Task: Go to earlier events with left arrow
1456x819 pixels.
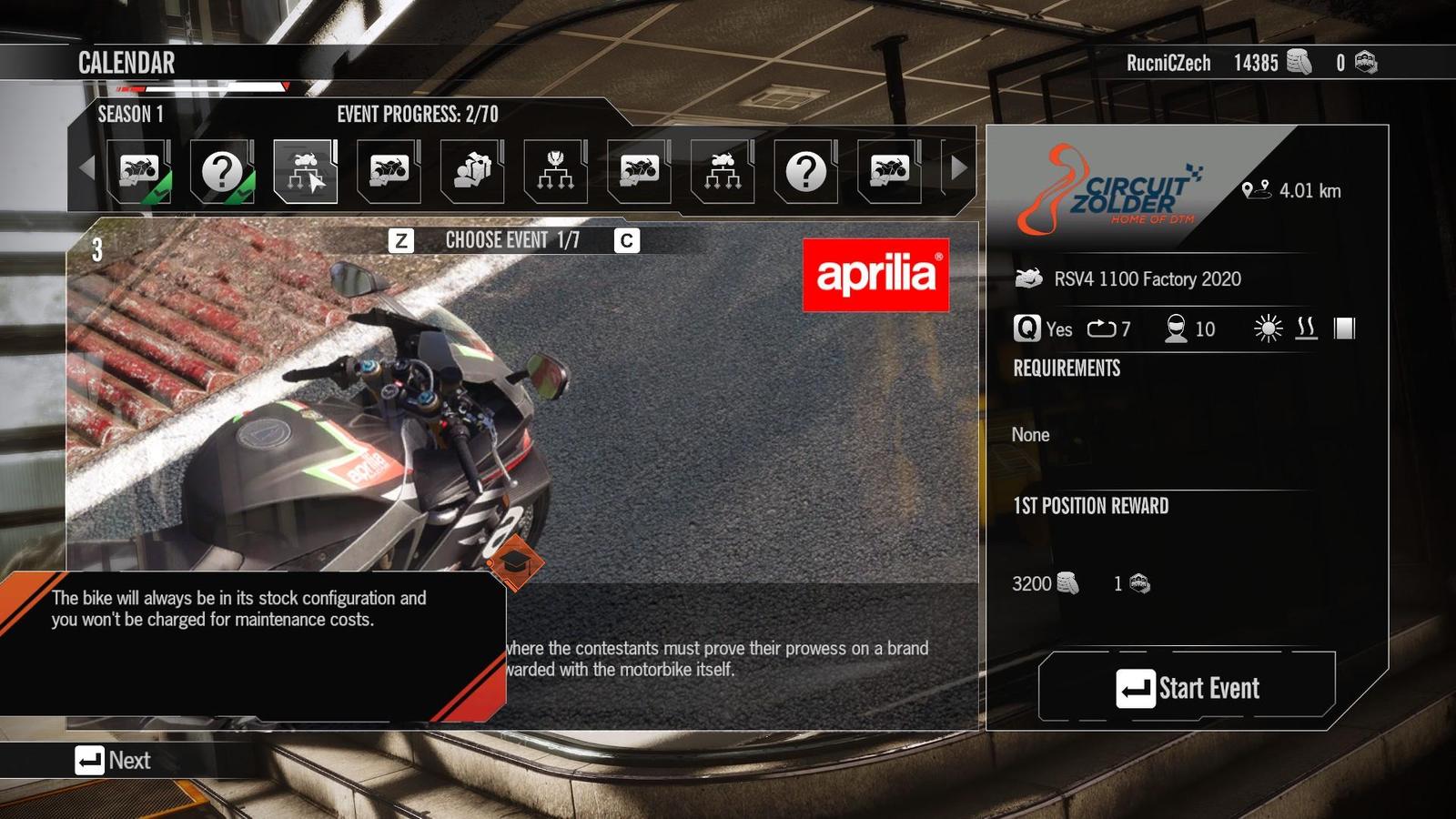Action: coord(87,168)
